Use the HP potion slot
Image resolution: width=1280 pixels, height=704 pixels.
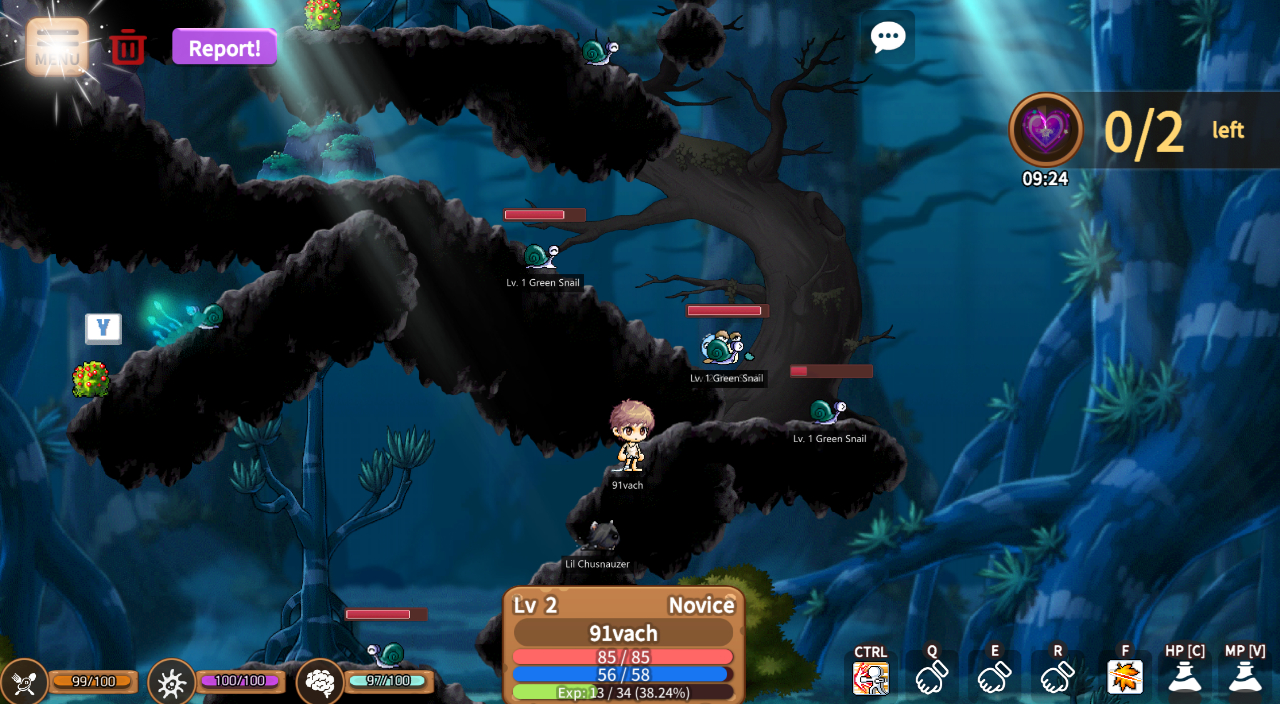[x=1185, y=677]
